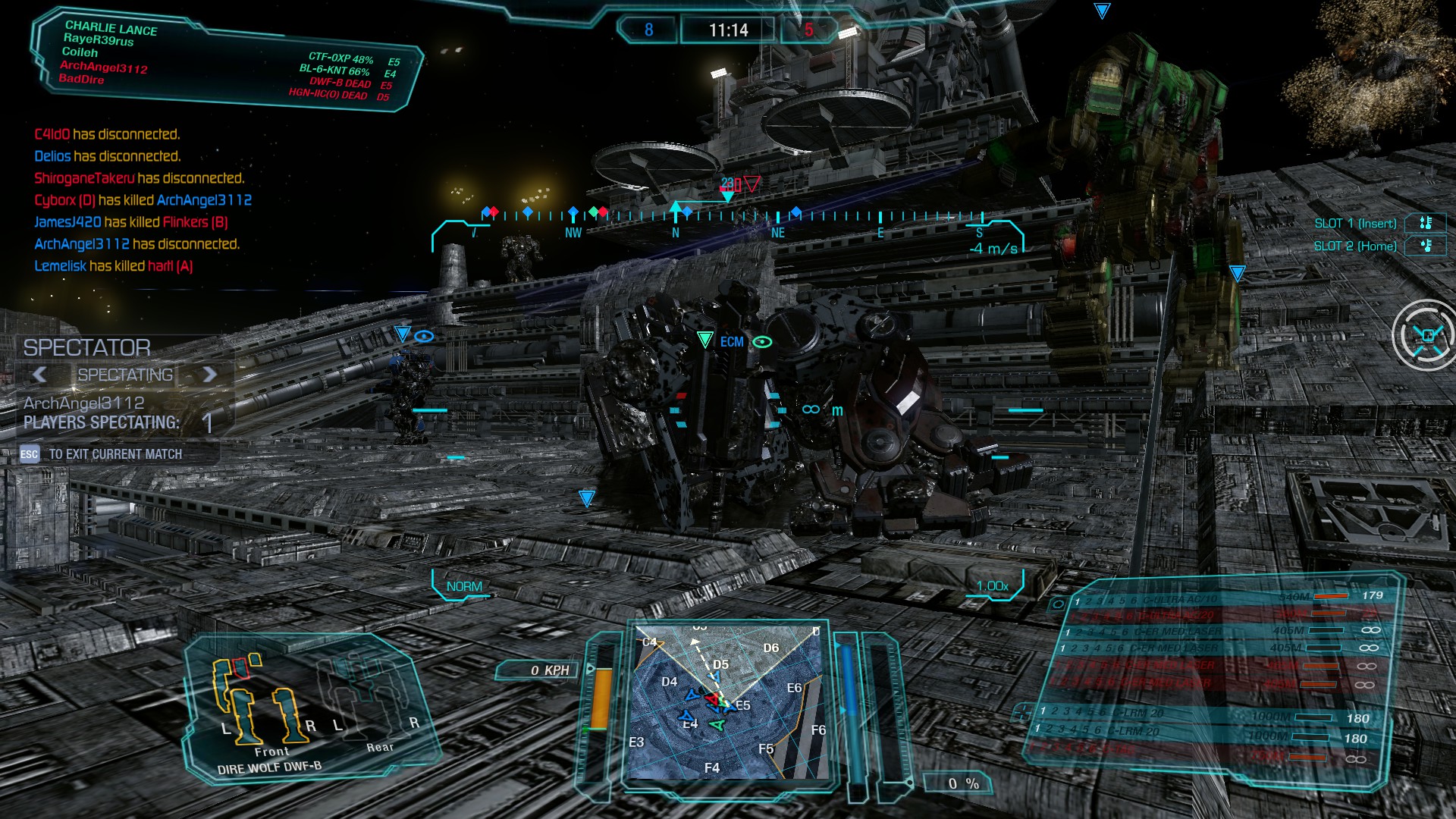Click the circular crossed icon at right edge
Image resolution: width=1456 pixels, height=819 pixels.
1426,335
